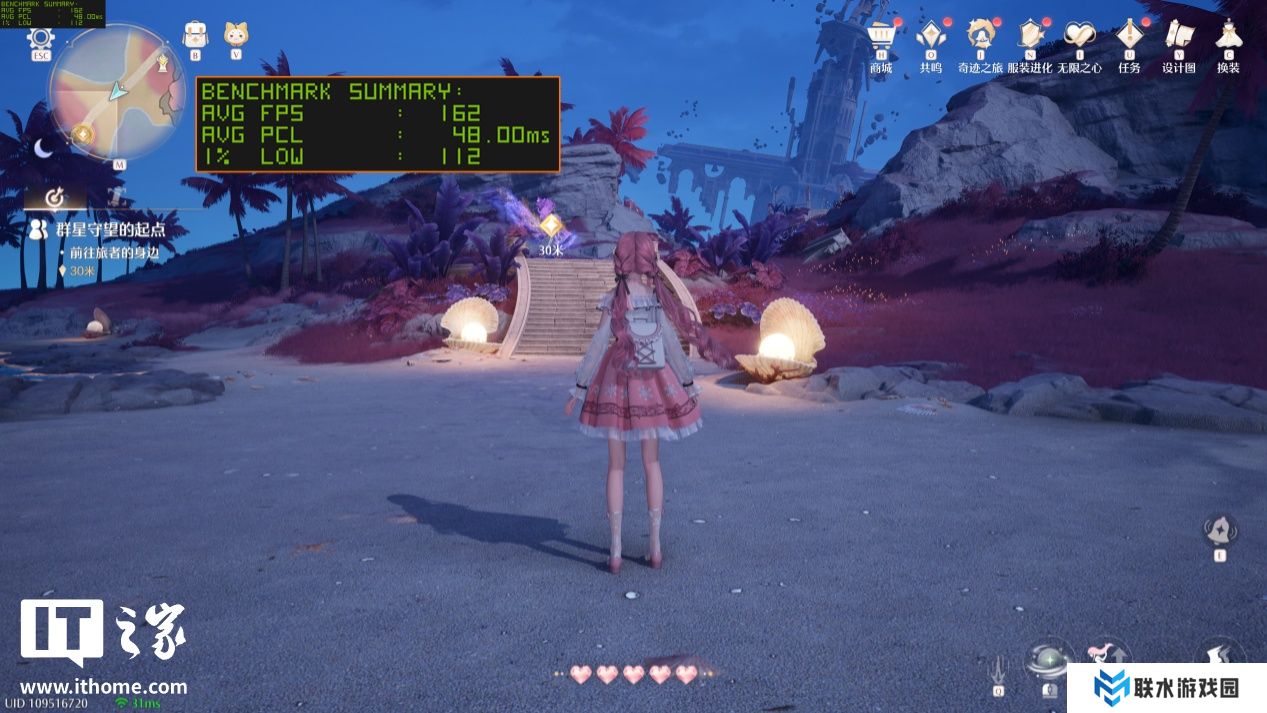Viewport: 1267px width, 713px height.
Task: Open the 任务 quest menu
Action: 1129,38
